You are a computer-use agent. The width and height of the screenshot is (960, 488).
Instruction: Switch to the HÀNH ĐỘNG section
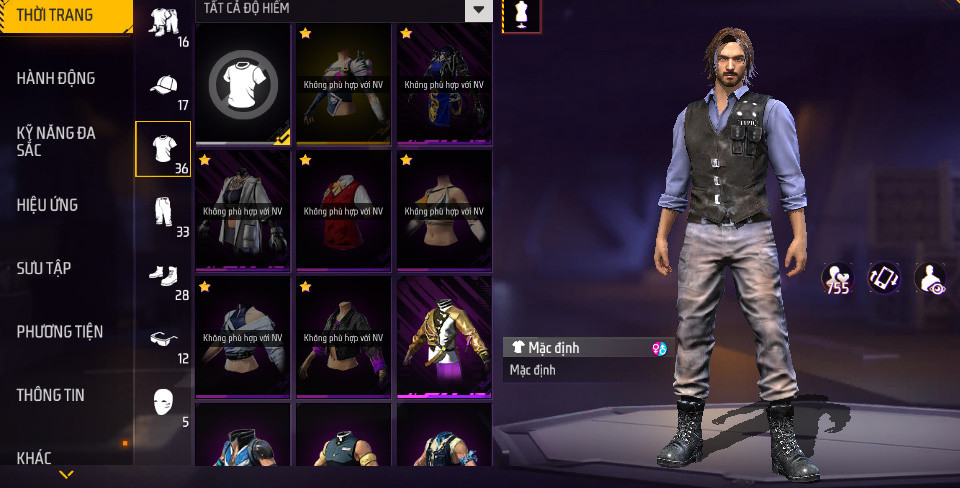click(x=55, y=78)
